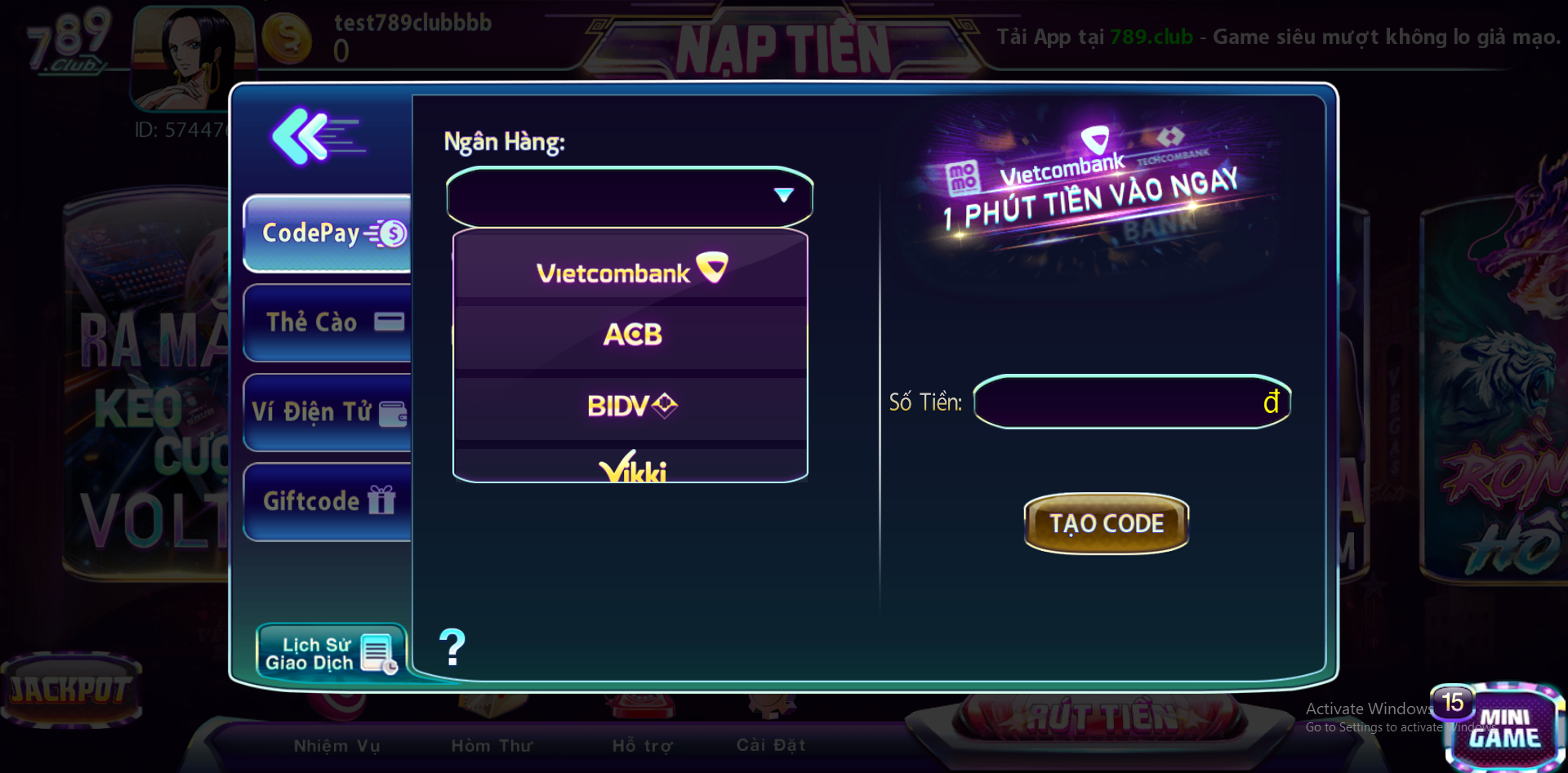Choose Vietcombank from the bank list
The width and height of the screenshot is (1568, 773).
(630, 270)
